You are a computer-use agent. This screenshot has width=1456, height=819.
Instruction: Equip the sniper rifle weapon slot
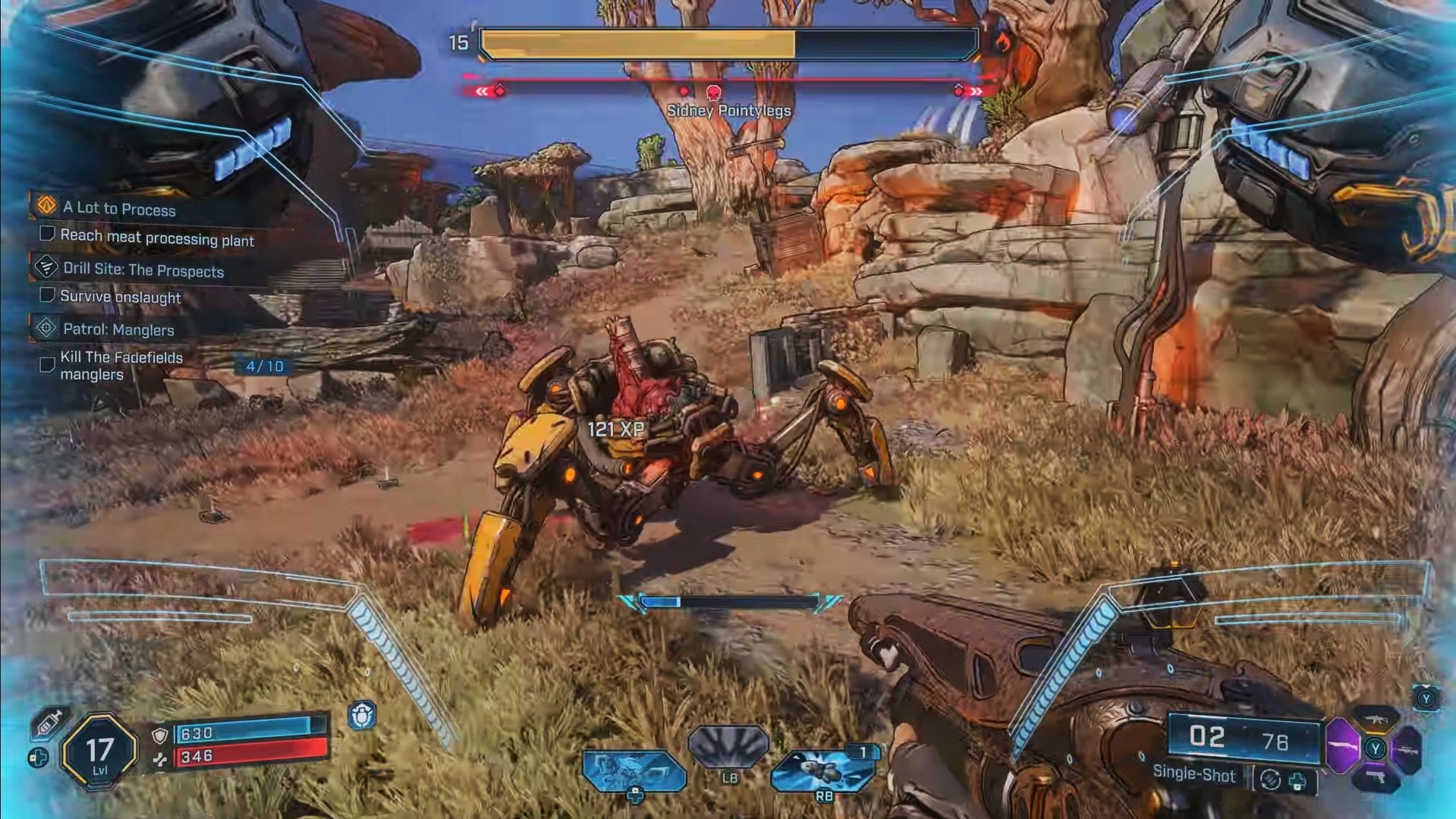1408,751
